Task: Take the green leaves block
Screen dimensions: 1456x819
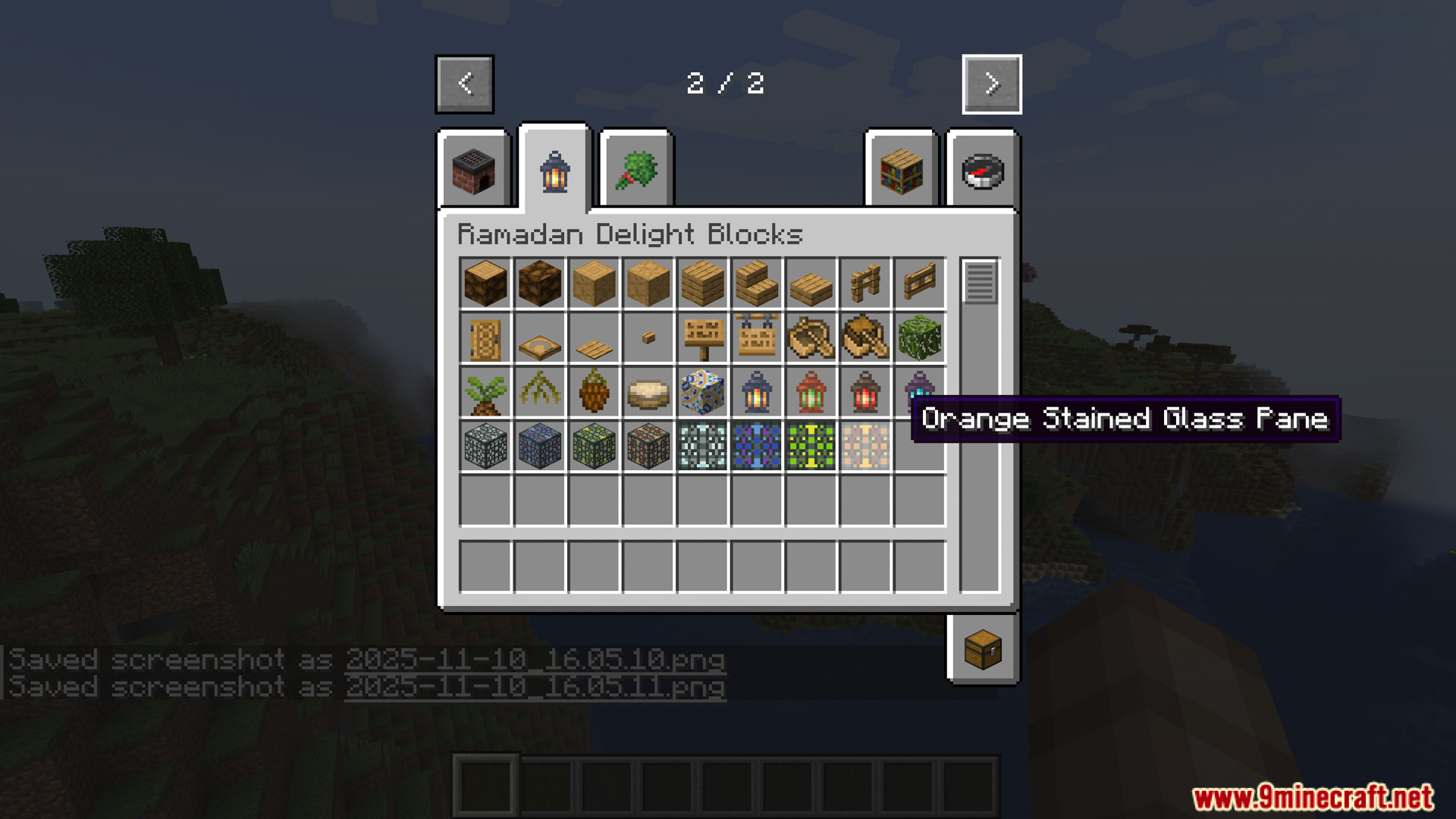Action: coord(920,338)
